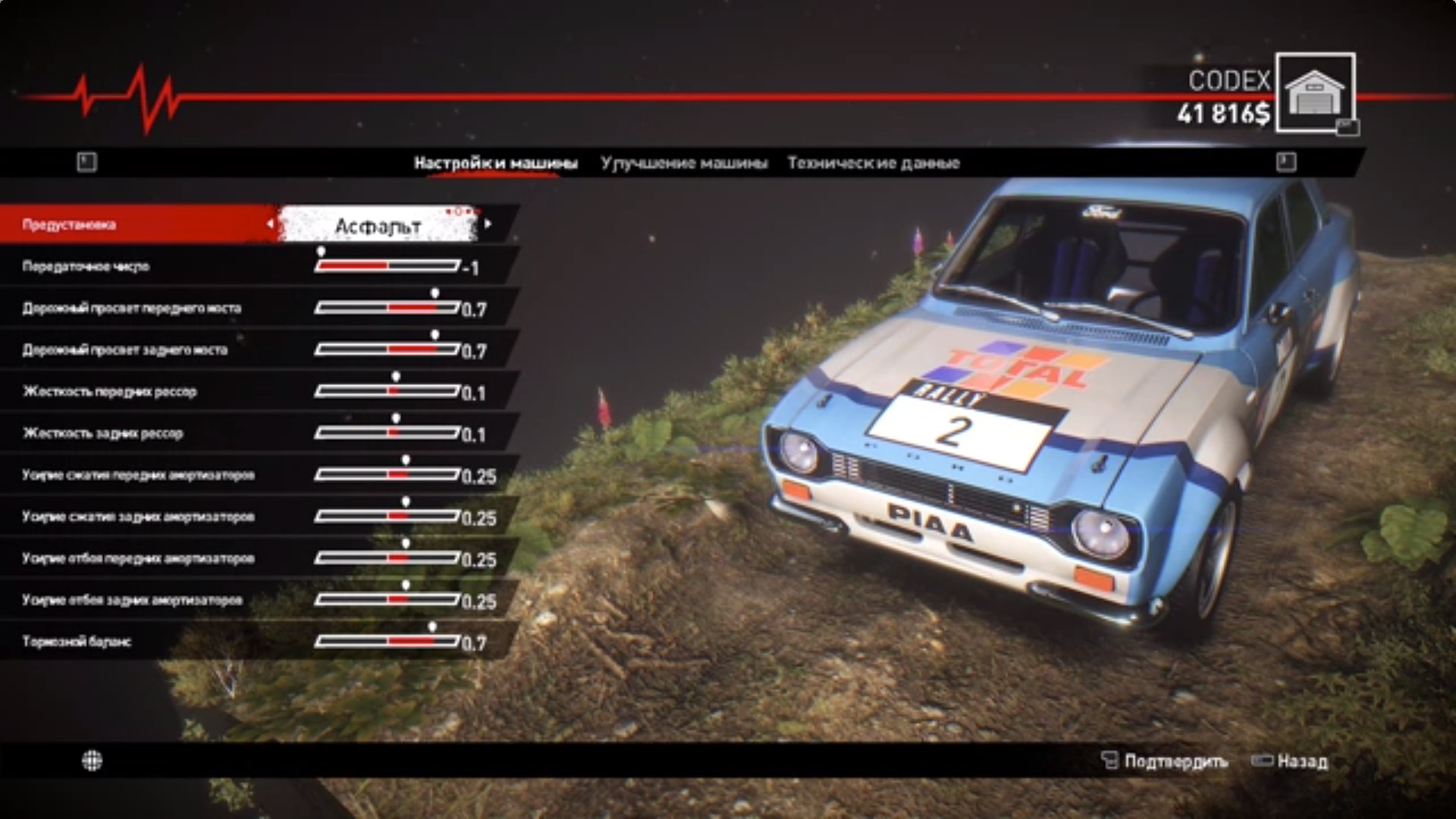This screenshot has width=1456, height=819.
Task: Open the garage icon by the balance
Action: [x=1315, y=93]
